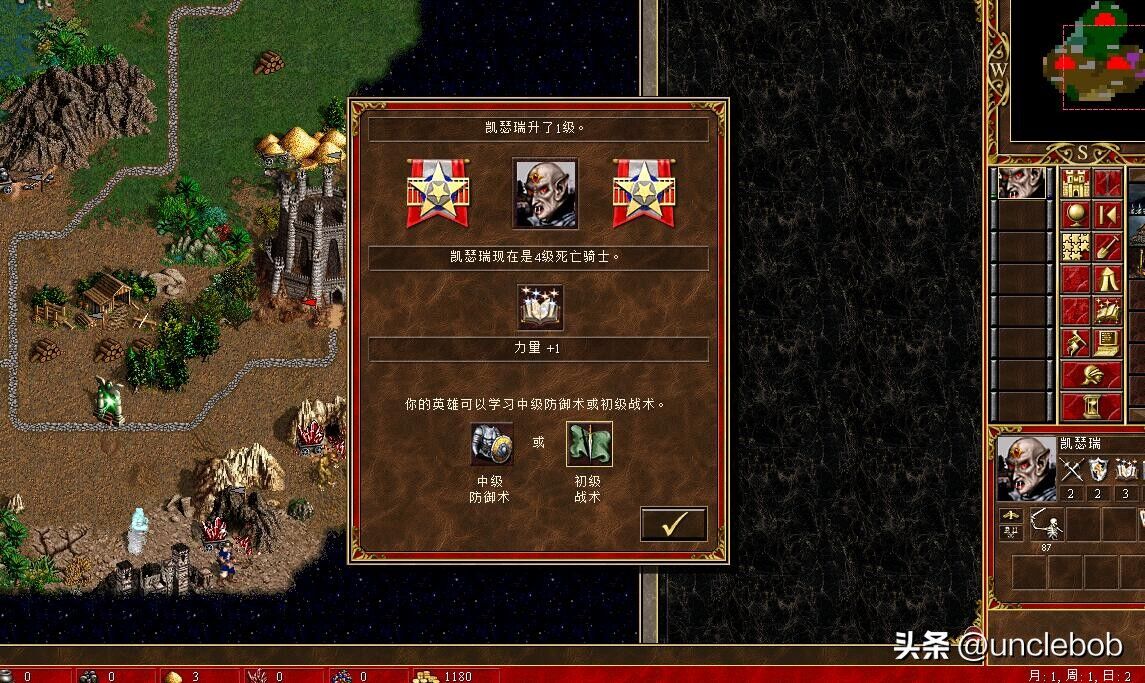Click the spellbook primary skill icon

(x=540, y=306)
